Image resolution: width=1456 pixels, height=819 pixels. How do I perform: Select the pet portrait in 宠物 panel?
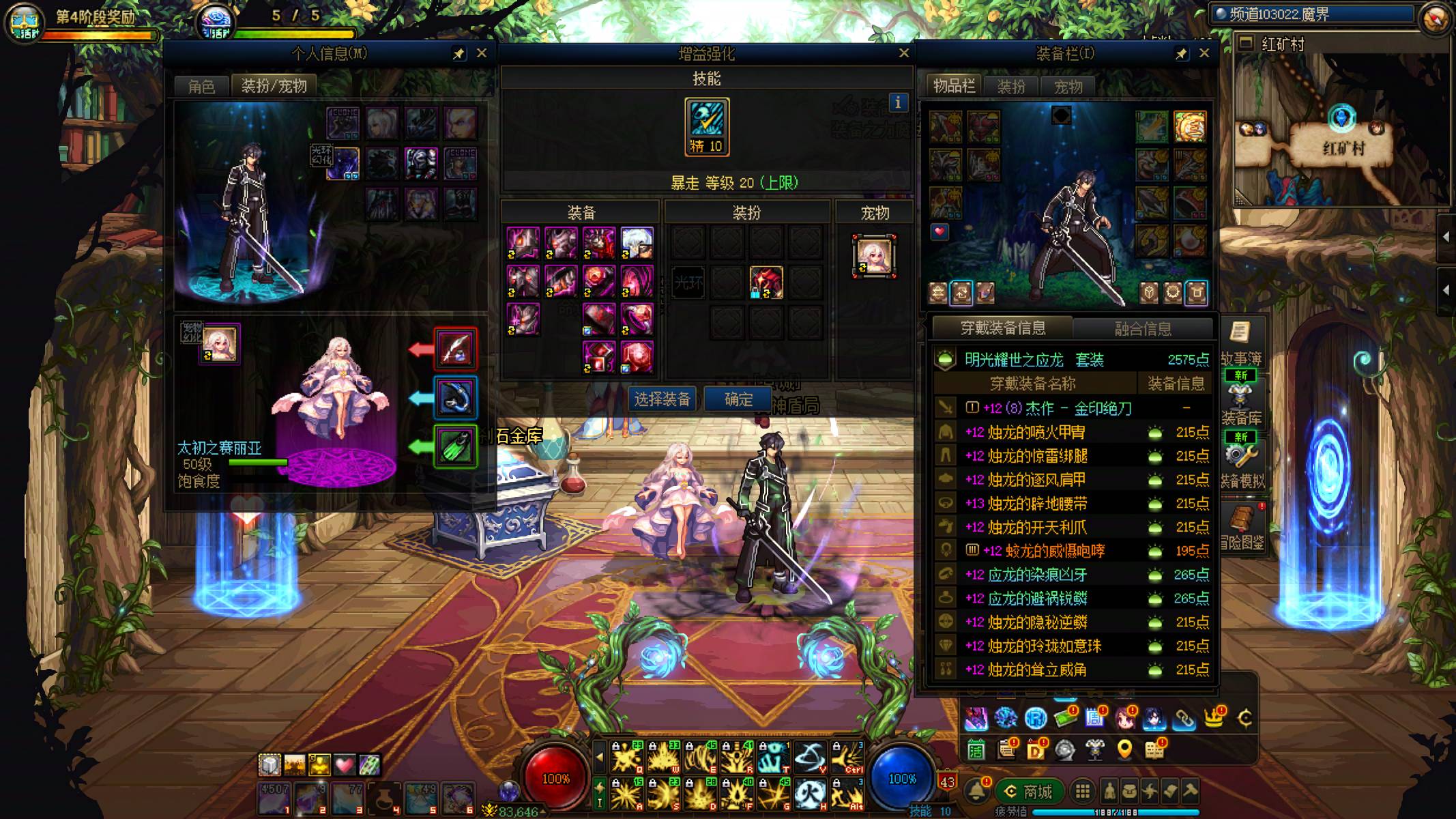tap(874, 257)
